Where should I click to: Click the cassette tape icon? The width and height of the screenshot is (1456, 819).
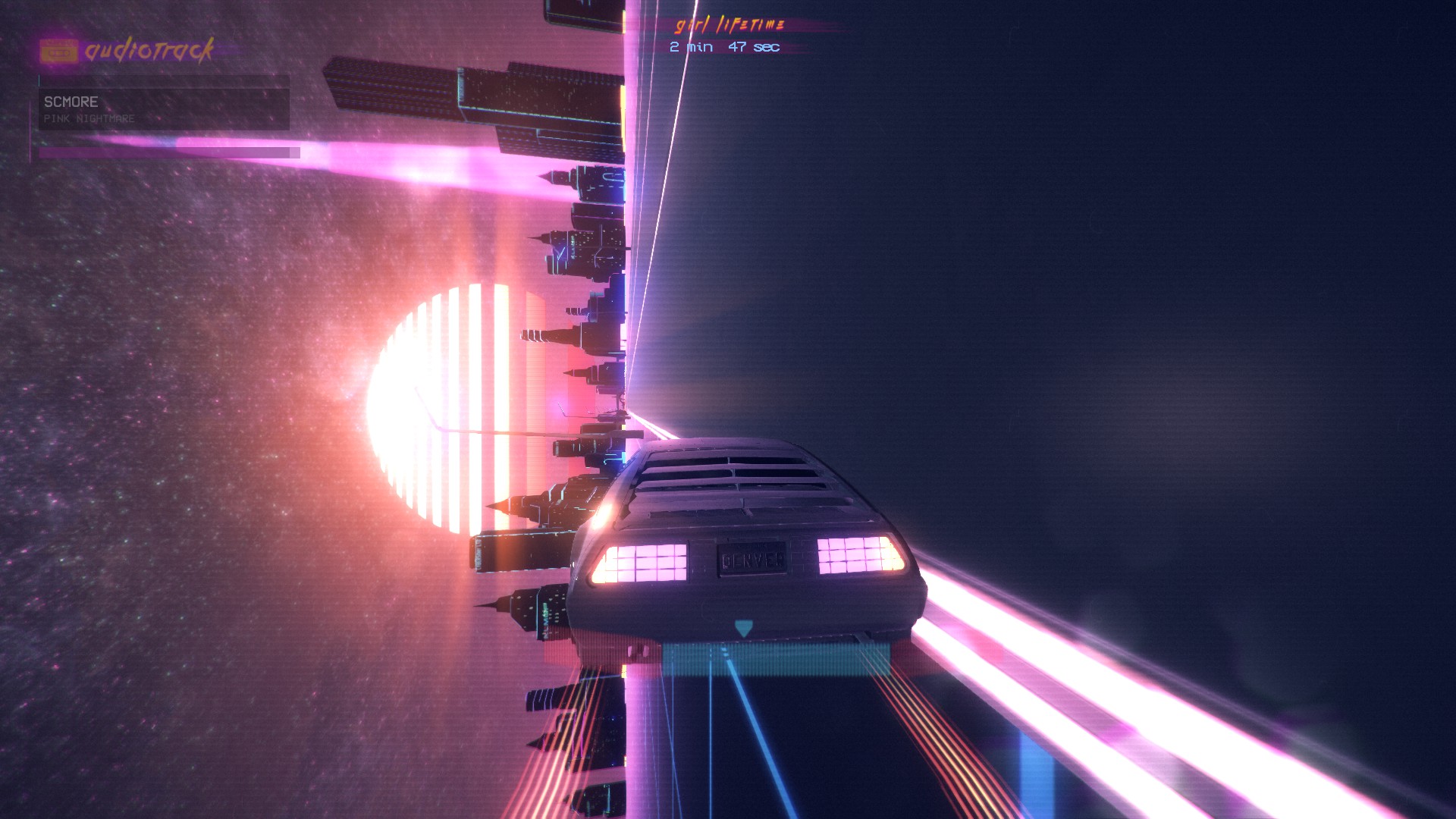click(x=59, y=49)
